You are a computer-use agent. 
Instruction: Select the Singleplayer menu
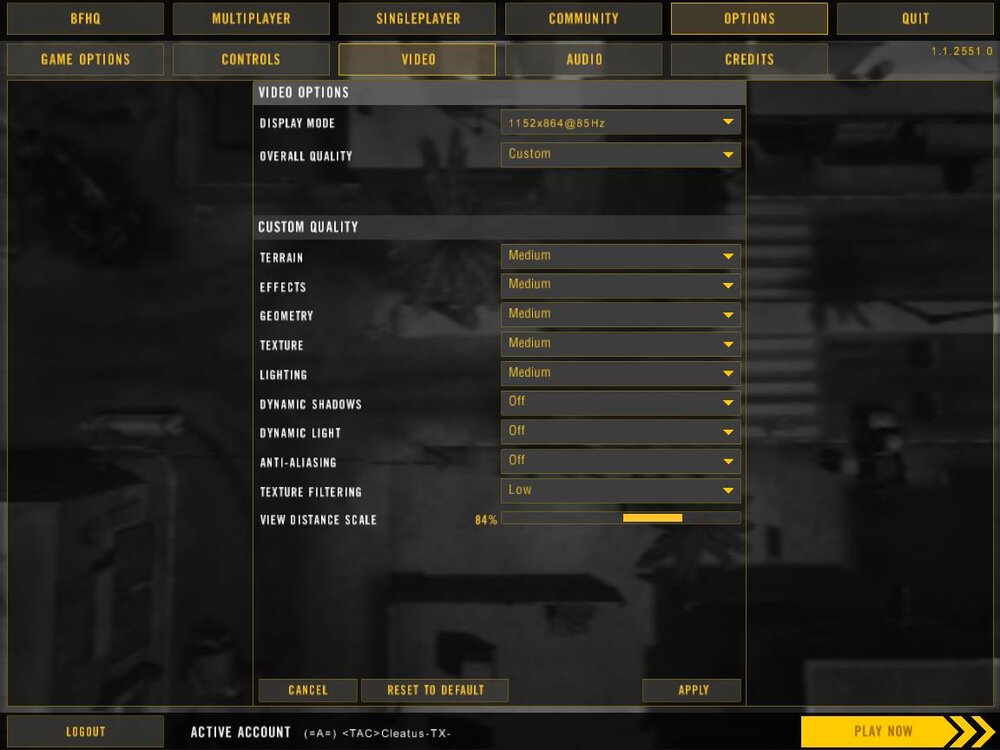[417, 18]
